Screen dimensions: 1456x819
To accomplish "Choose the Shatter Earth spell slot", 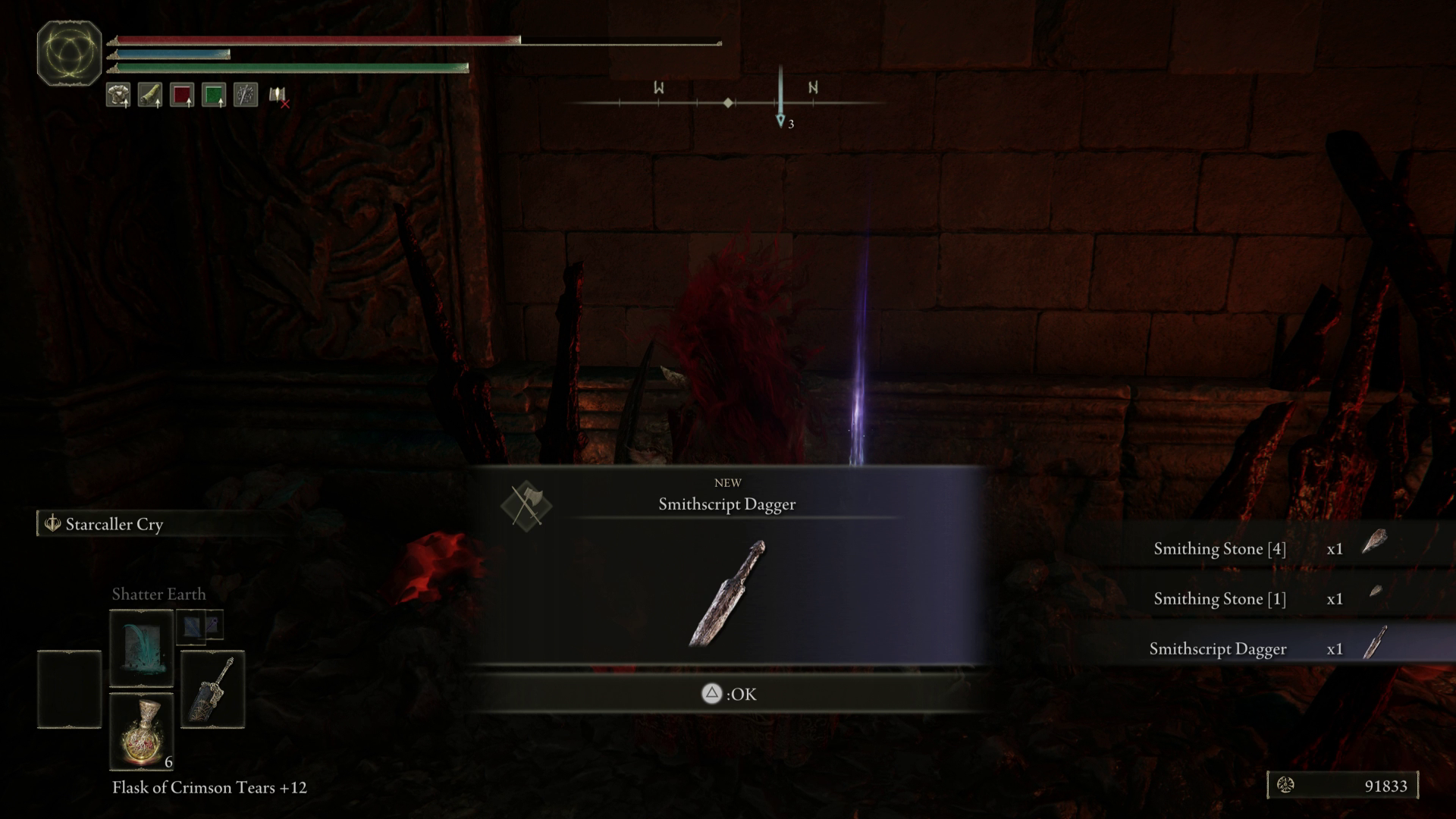I will coord(142,648).
